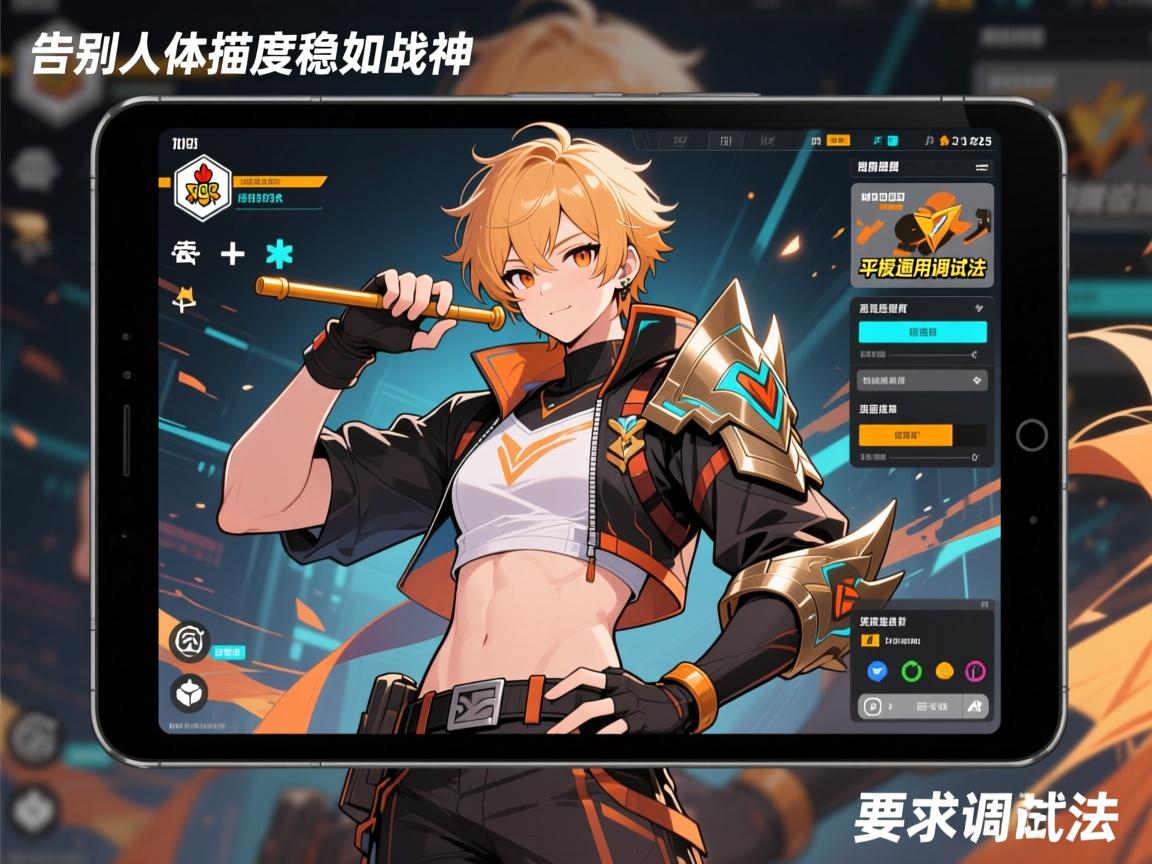Image resolution: width=1152 pixels, height=864 pixels.
Task: Select the cyan asterisk icon
Action: [x=279, y=254]
